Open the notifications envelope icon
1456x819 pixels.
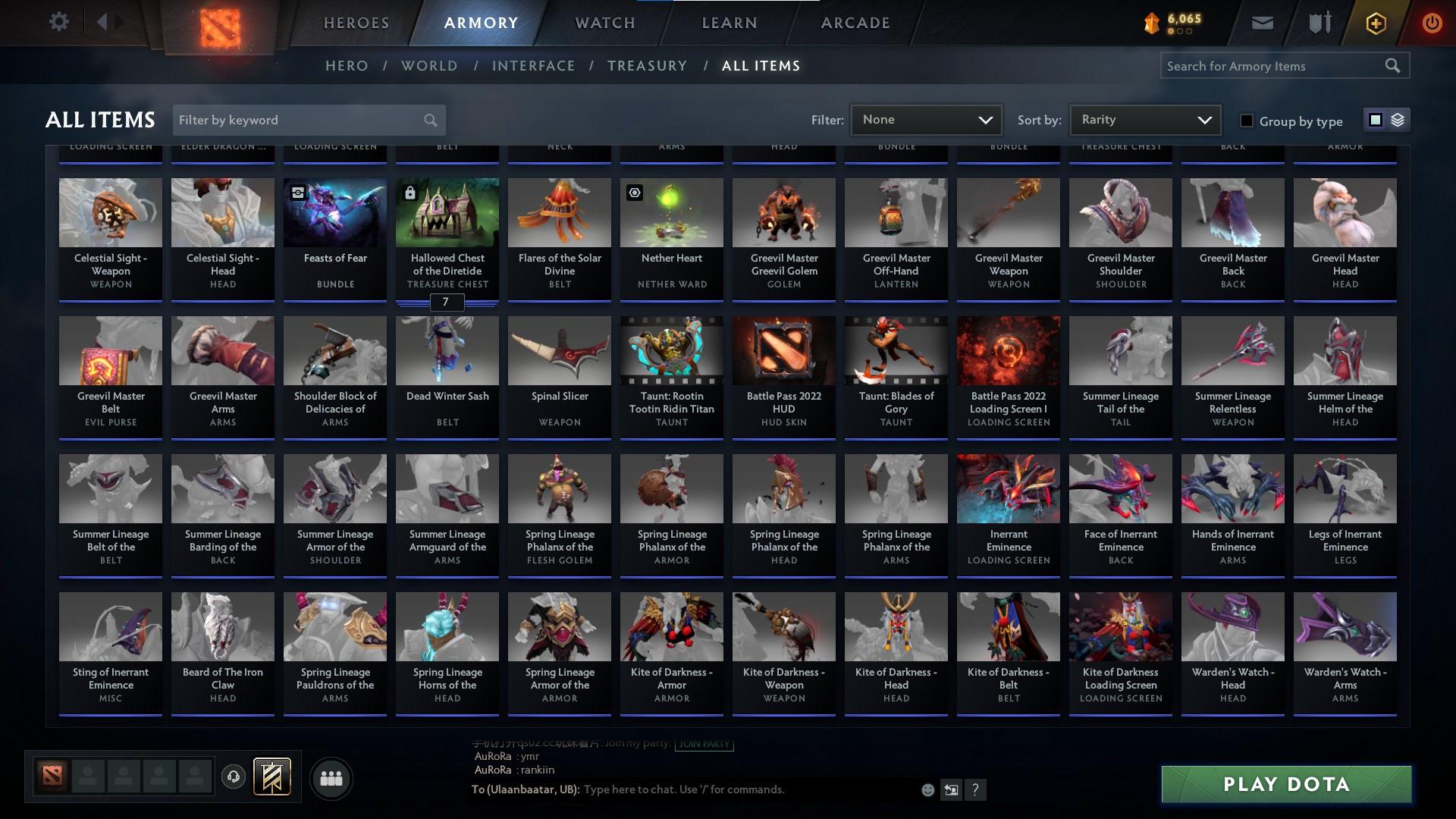pos(1263,22)
